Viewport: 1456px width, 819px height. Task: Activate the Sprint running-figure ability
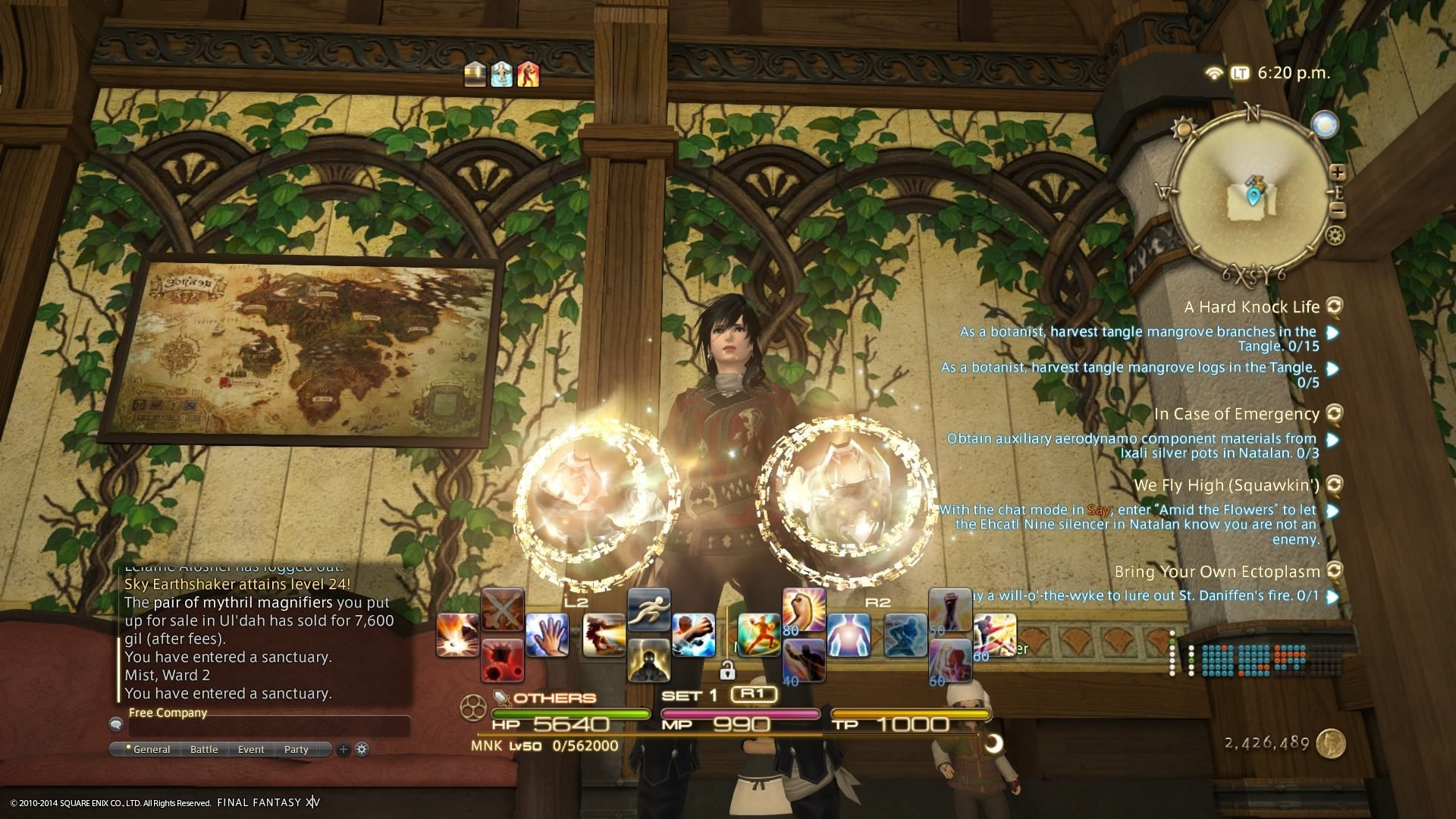(x=649, y=610)
